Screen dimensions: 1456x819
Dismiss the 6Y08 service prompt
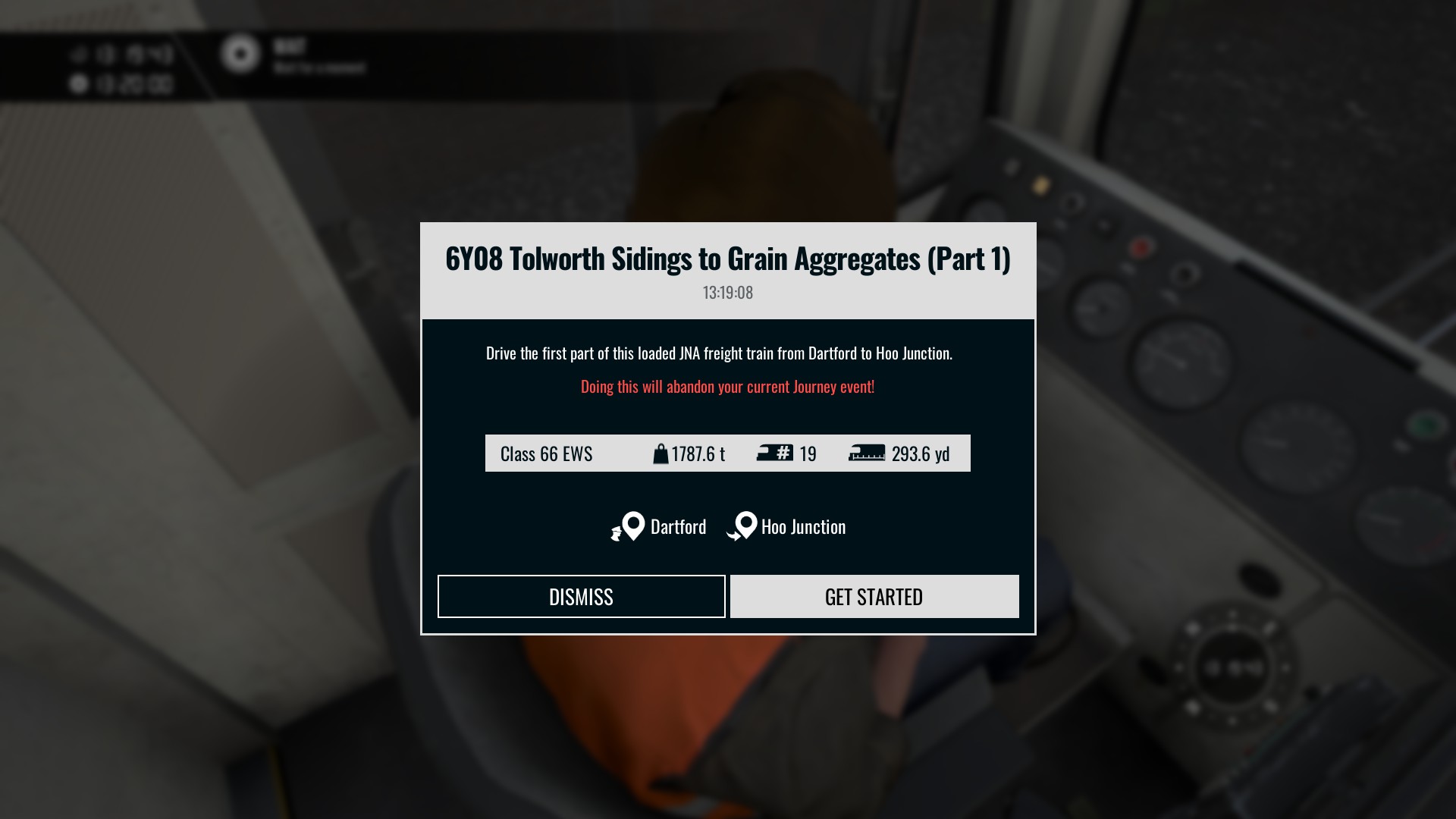[x=581, y=597]
